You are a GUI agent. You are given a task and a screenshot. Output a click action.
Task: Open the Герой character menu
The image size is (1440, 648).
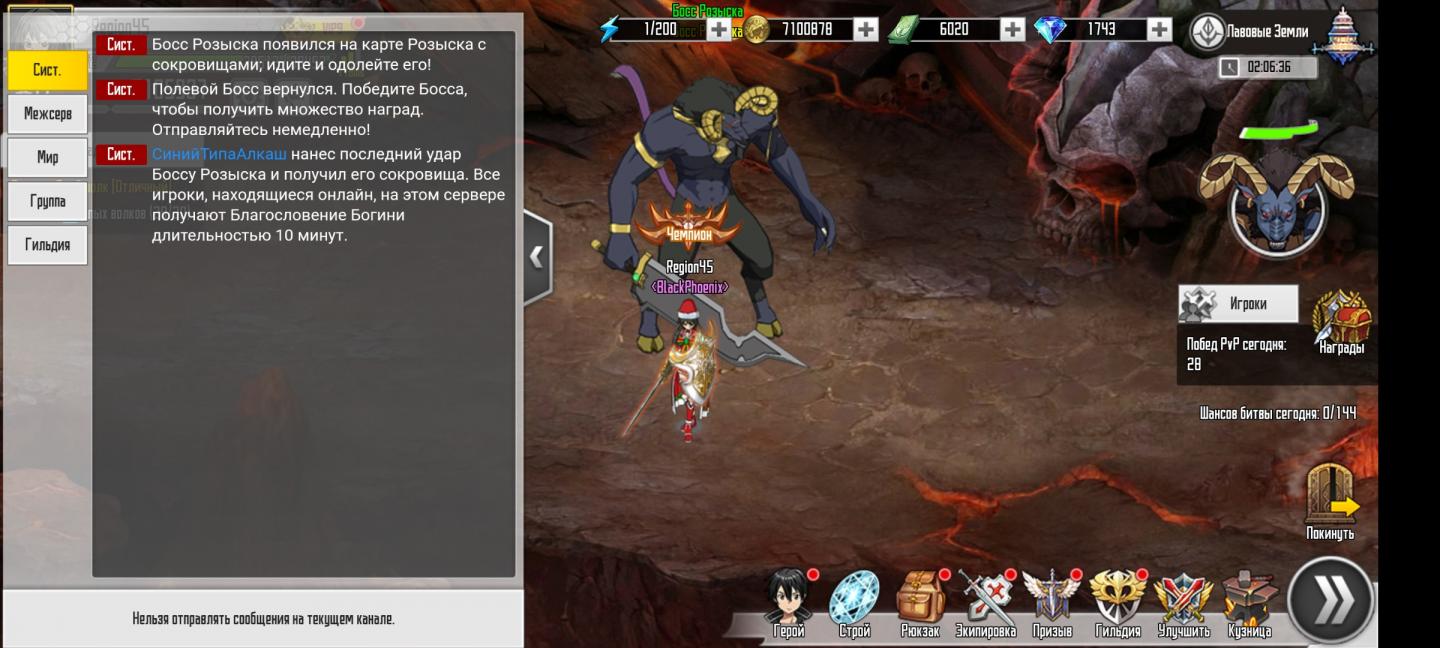coord(789,602)
